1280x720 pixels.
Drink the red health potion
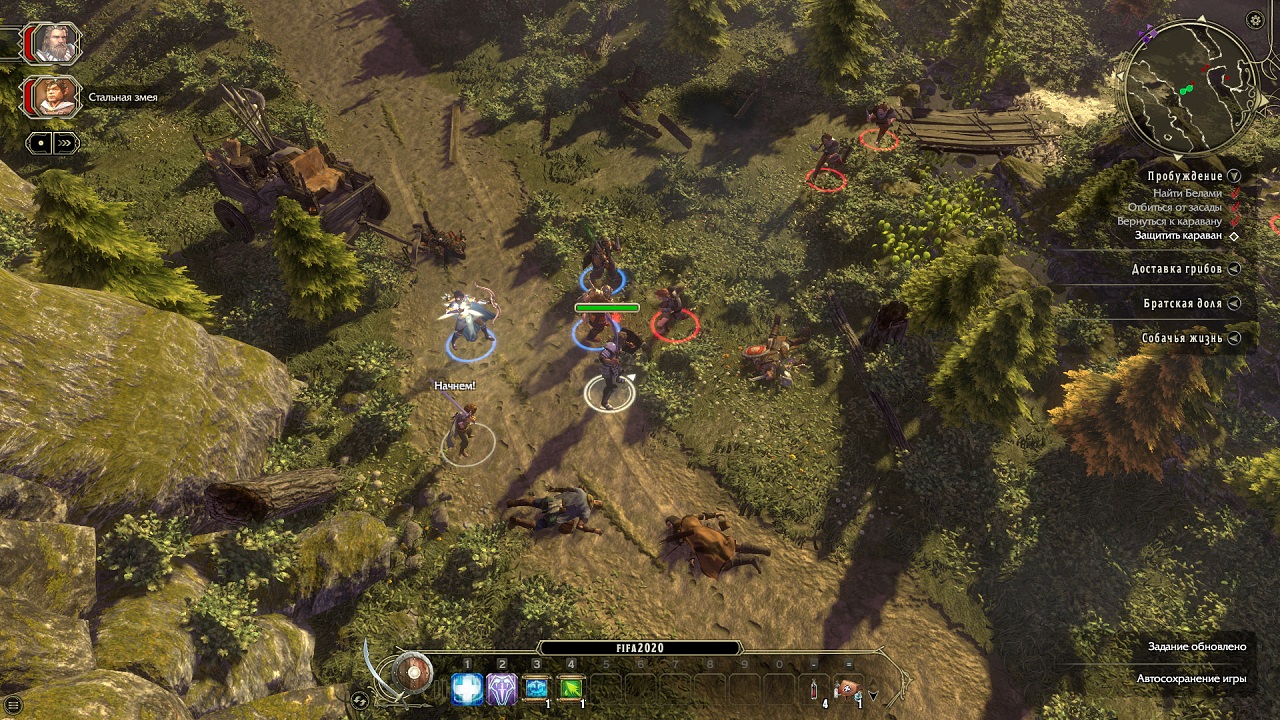pyautogui.click(x=815, y=688)
